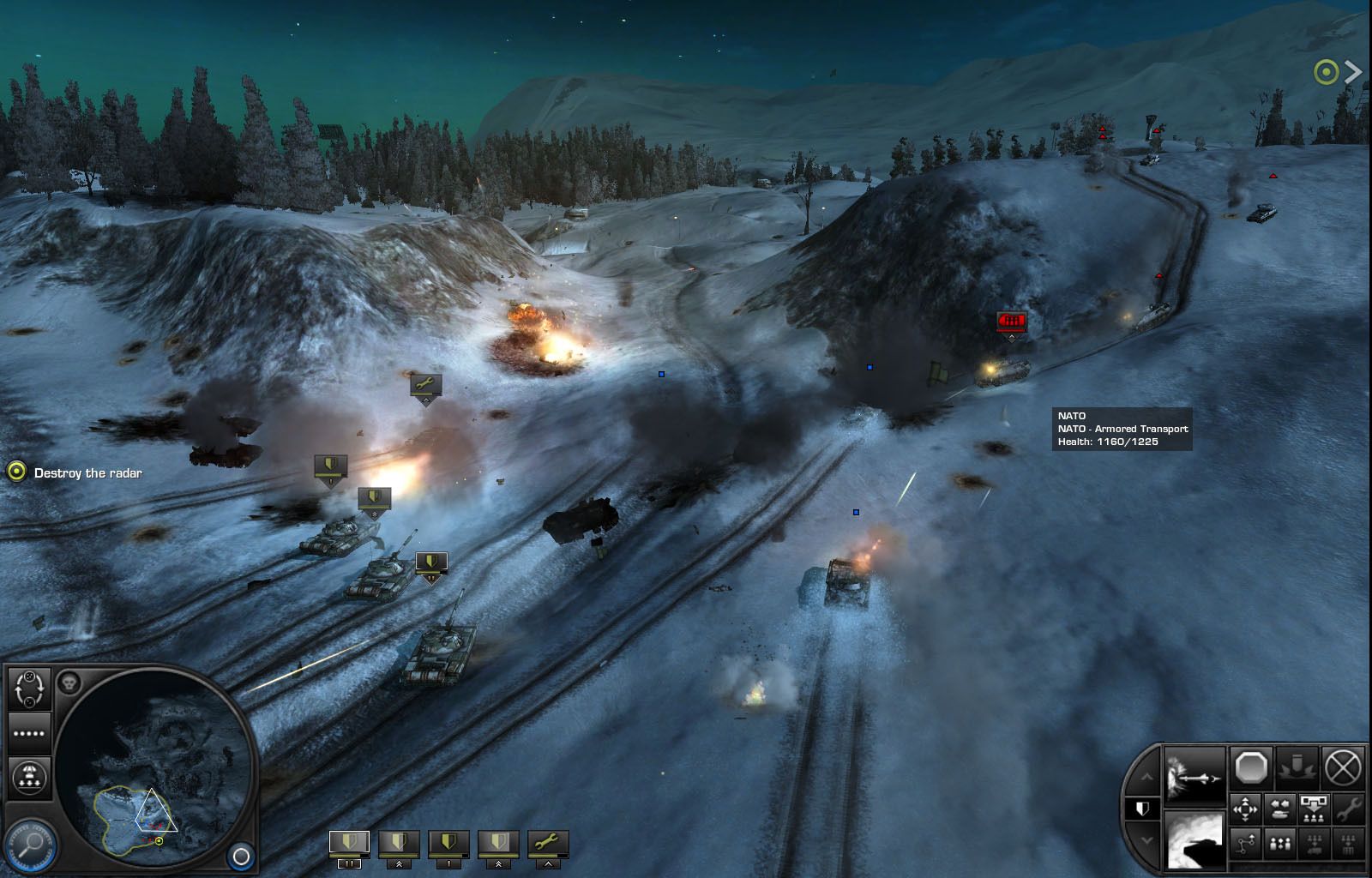The image size is (1372, 878).
Task: Order the tank to reverse
Action: [1280, 808]
